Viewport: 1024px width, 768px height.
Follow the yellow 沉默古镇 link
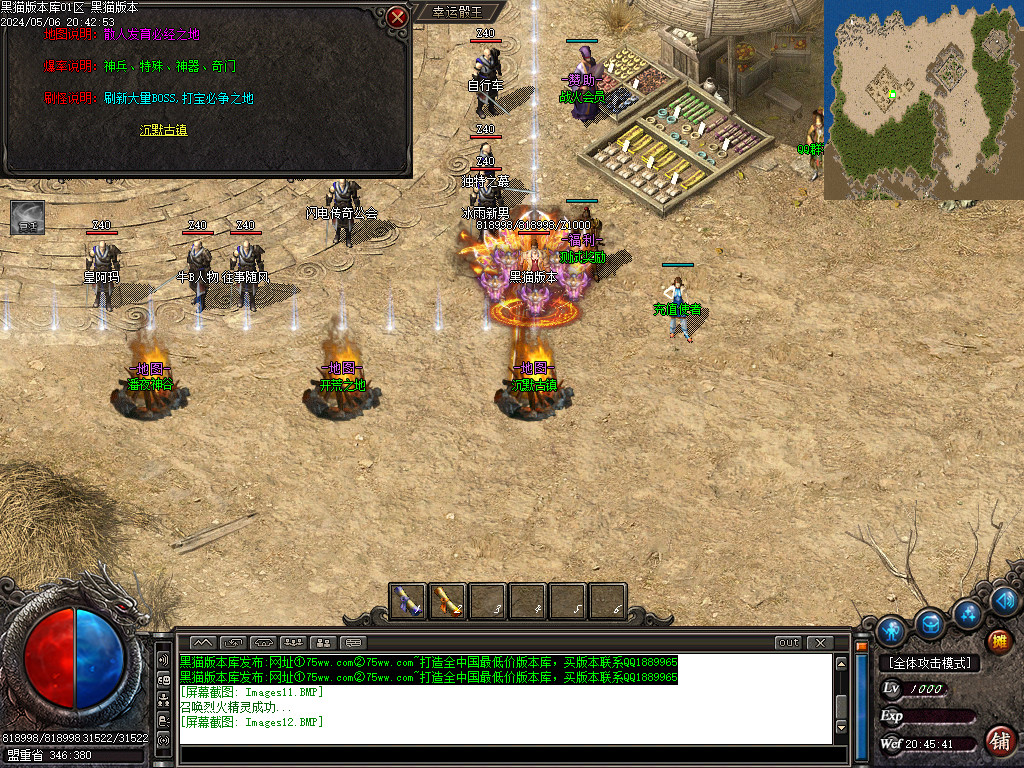pyautogui.click(x=163, y=130)
